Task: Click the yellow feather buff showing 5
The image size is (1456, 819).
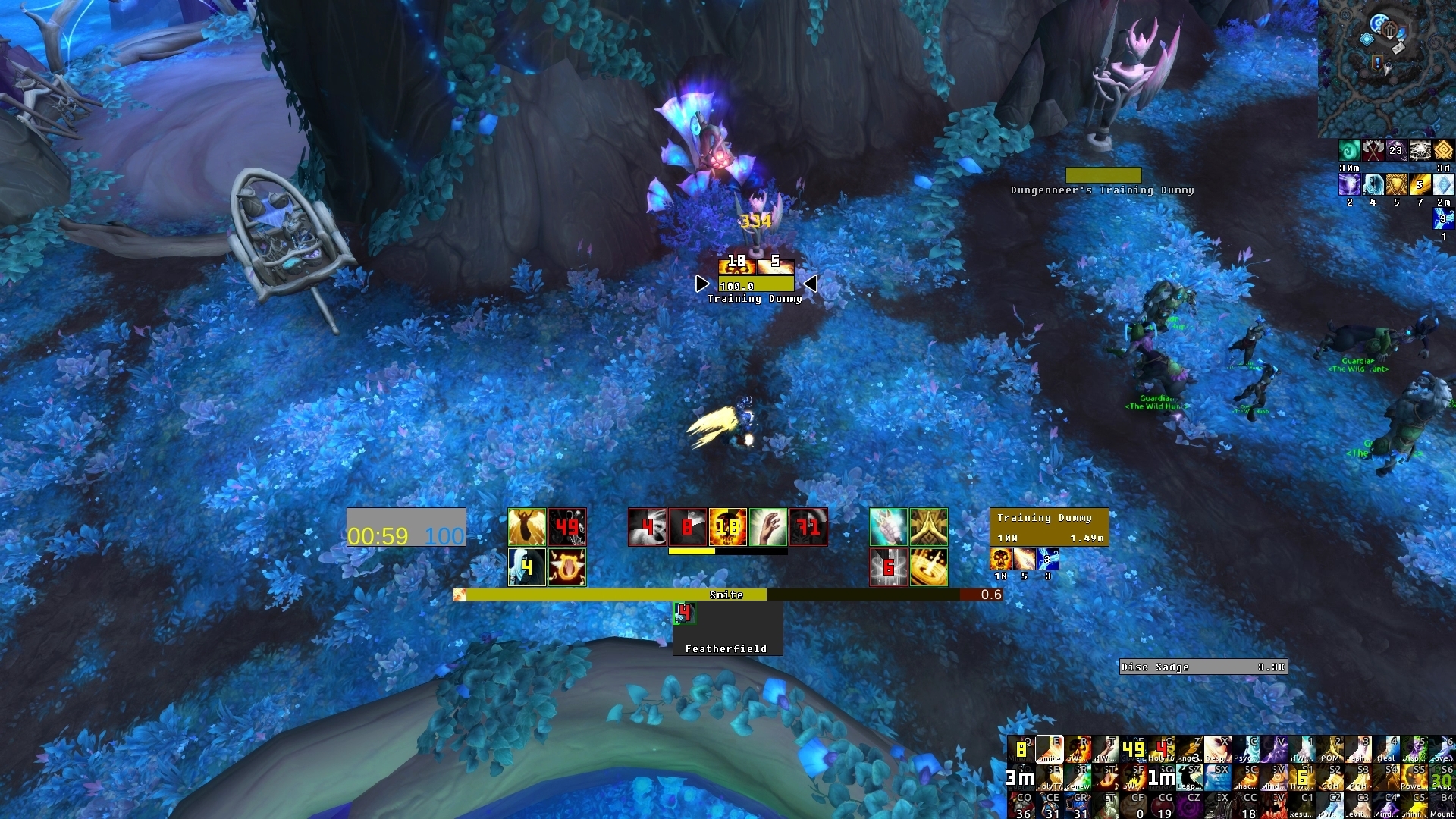Action: [x=1420, y=184]
